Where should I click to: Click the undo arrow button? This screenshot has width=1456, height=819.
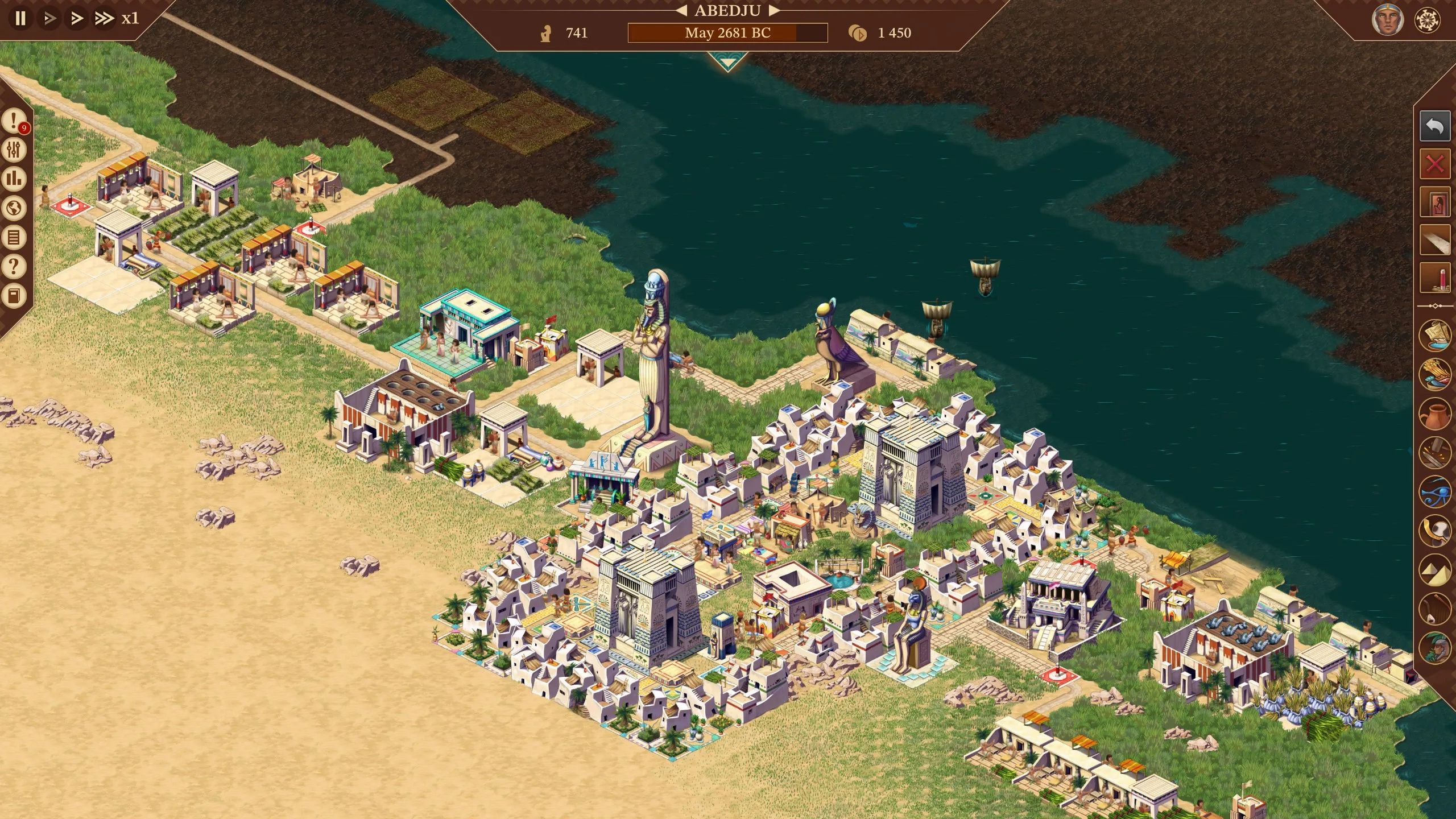point(1434,126)
